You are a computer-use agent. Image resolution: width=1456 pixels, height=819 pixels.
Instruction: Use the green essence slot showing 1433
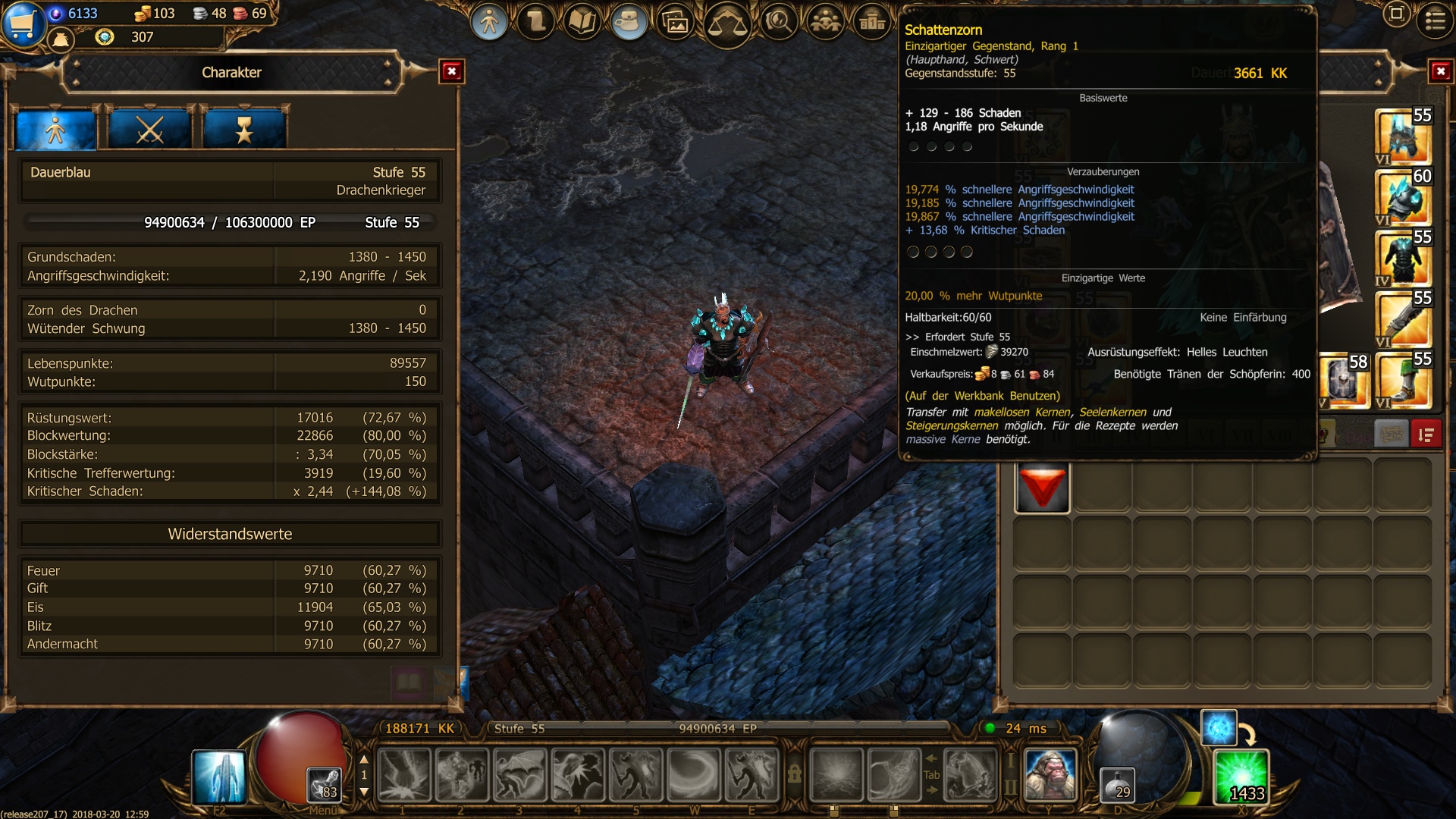[1241, 777]
